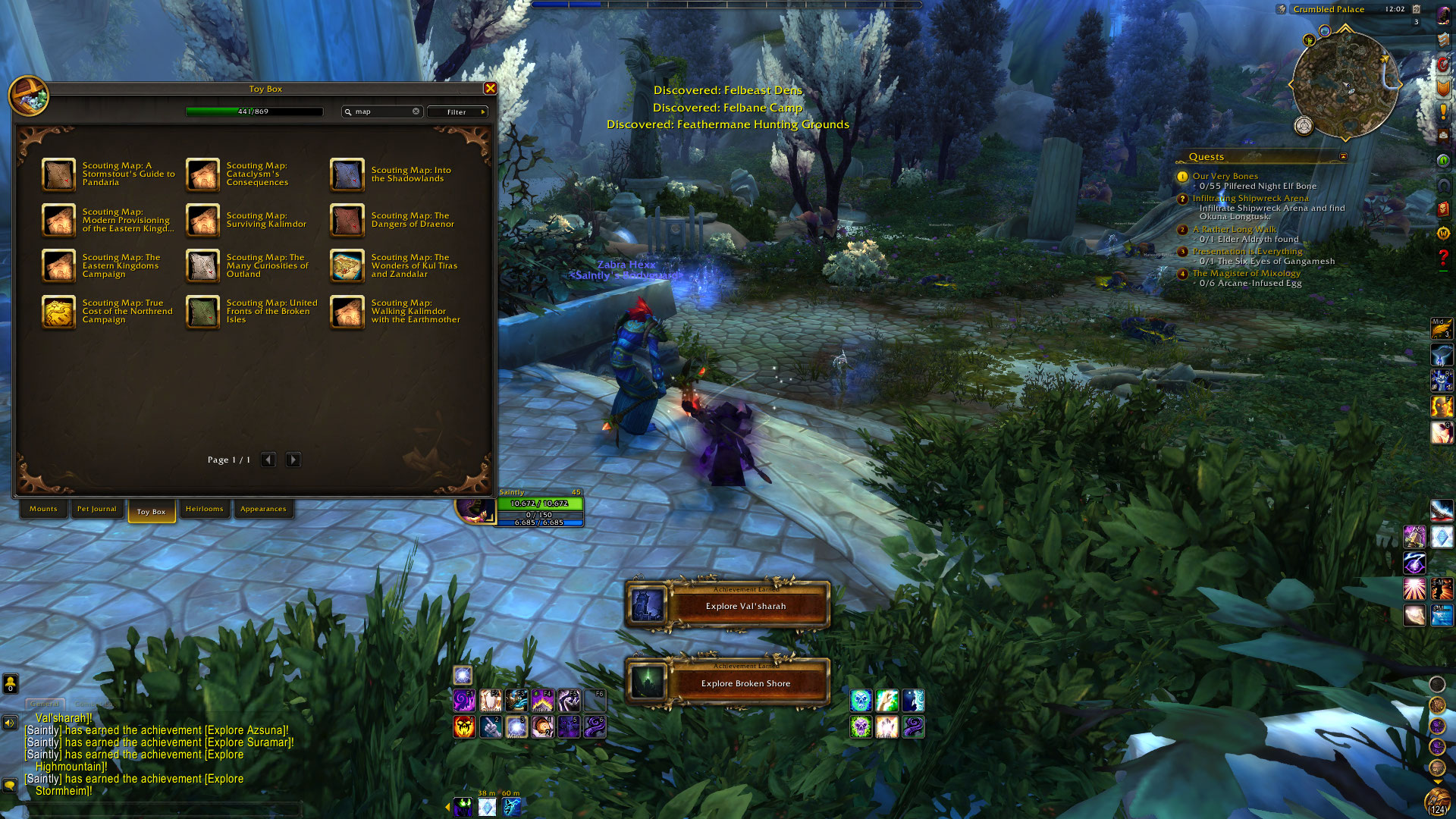1456x819 pixels.
Task: Close the Toy Box window
Action: pyautogui.click(x=491, y=89)
